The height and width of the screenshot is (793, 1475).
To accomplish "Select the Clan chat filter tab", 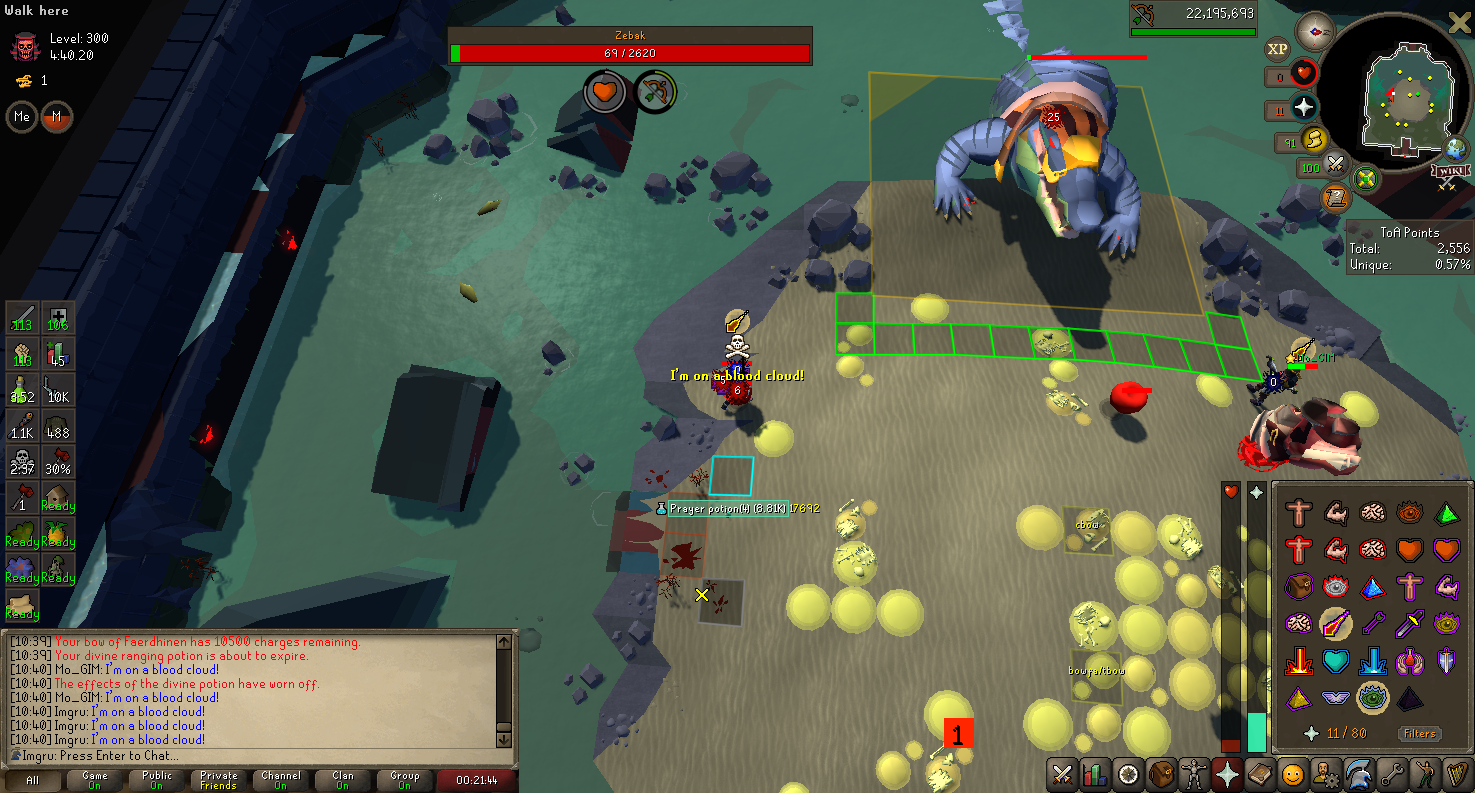I will coord(343,780).
